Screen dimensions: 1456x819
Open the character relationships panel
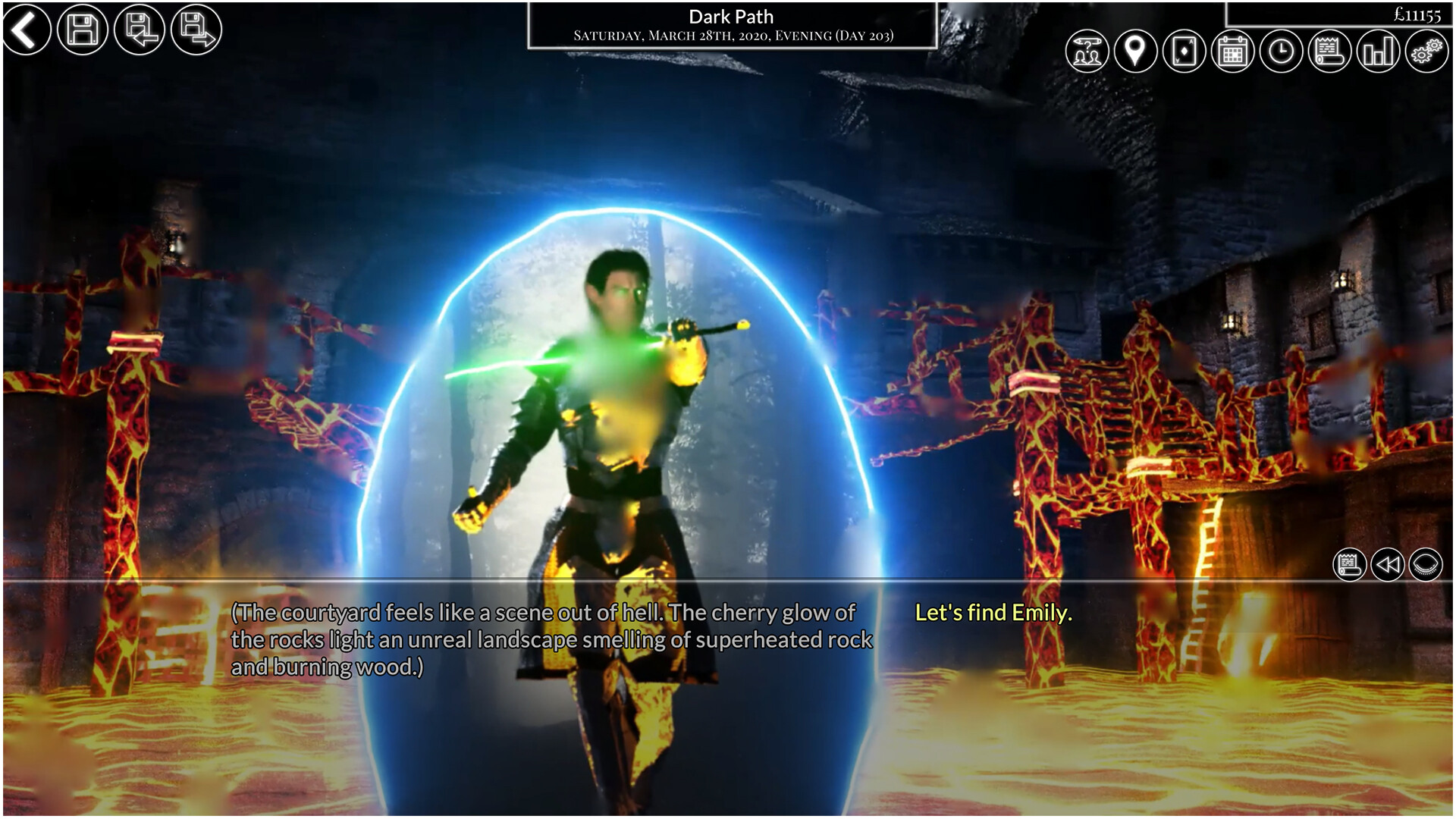coord(1087,53)
